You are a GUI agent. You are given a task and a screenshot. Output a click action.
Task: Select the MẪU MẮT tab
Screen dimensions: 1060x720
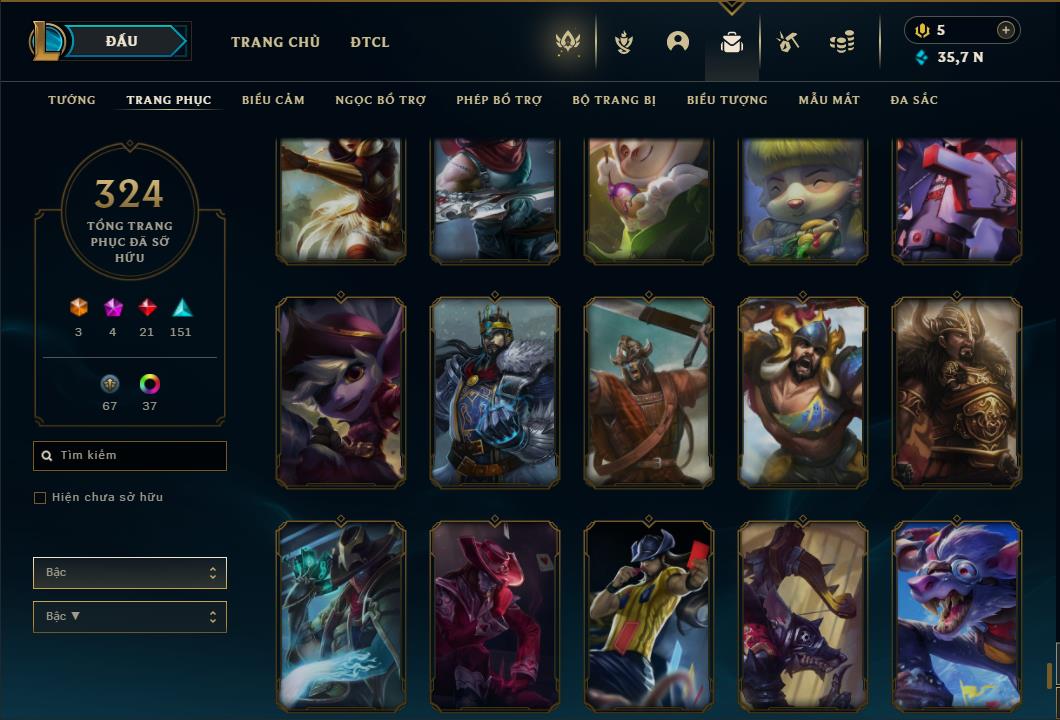point(829,100)
